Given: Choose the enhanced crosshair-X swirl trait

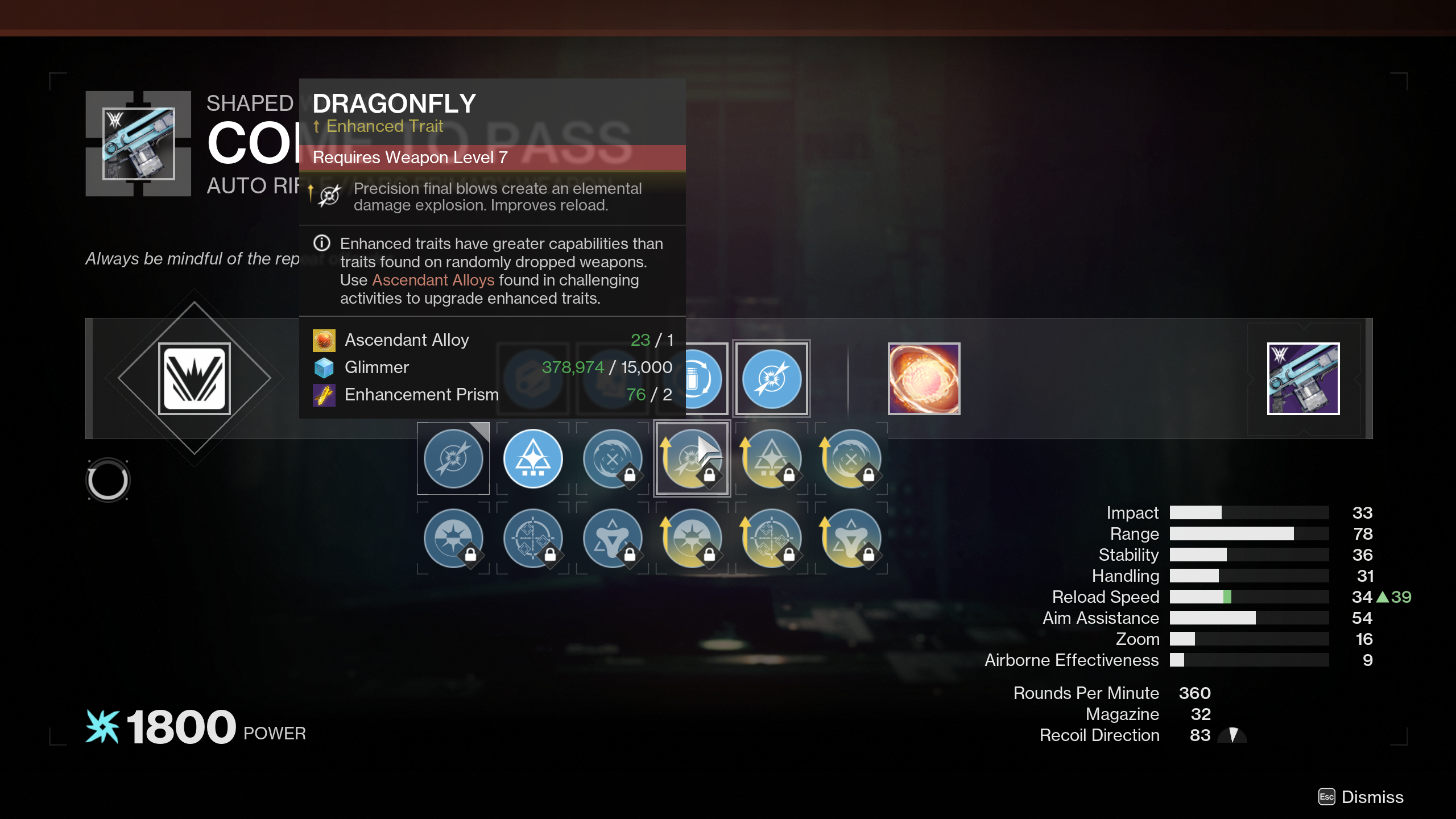Looking at the screenshot, I should [x=851, y=458].
